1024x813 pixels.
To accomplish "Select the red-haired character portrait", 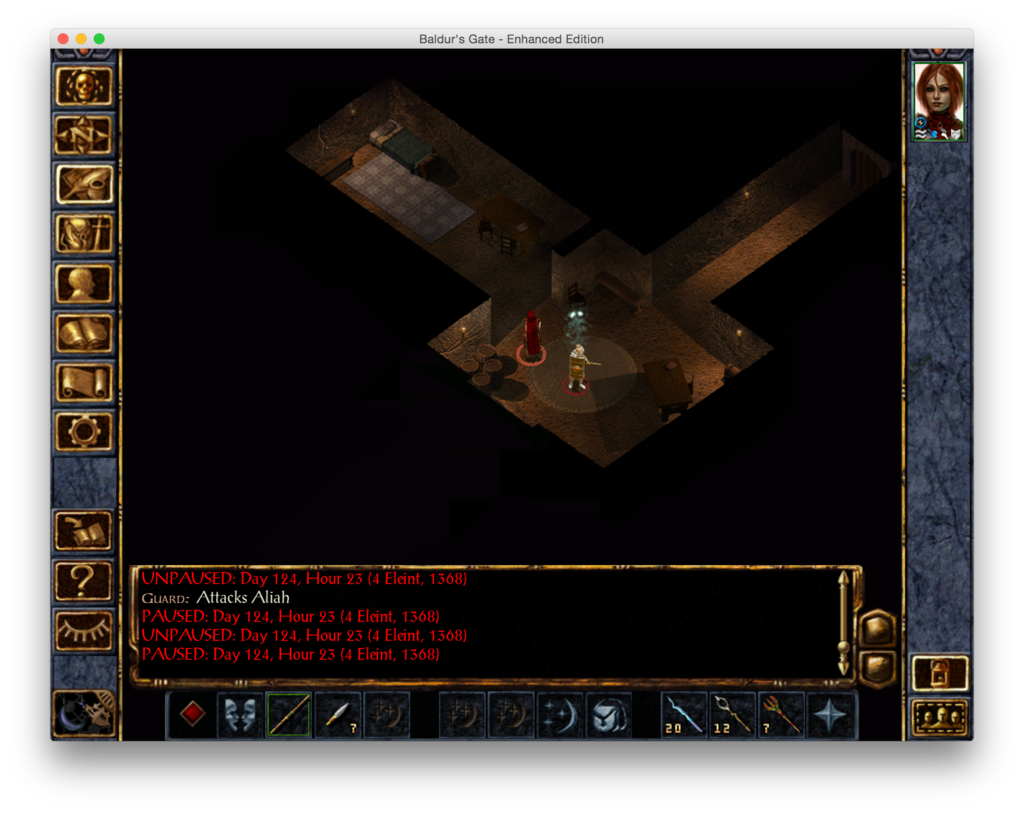I will (x=939, y=101).
